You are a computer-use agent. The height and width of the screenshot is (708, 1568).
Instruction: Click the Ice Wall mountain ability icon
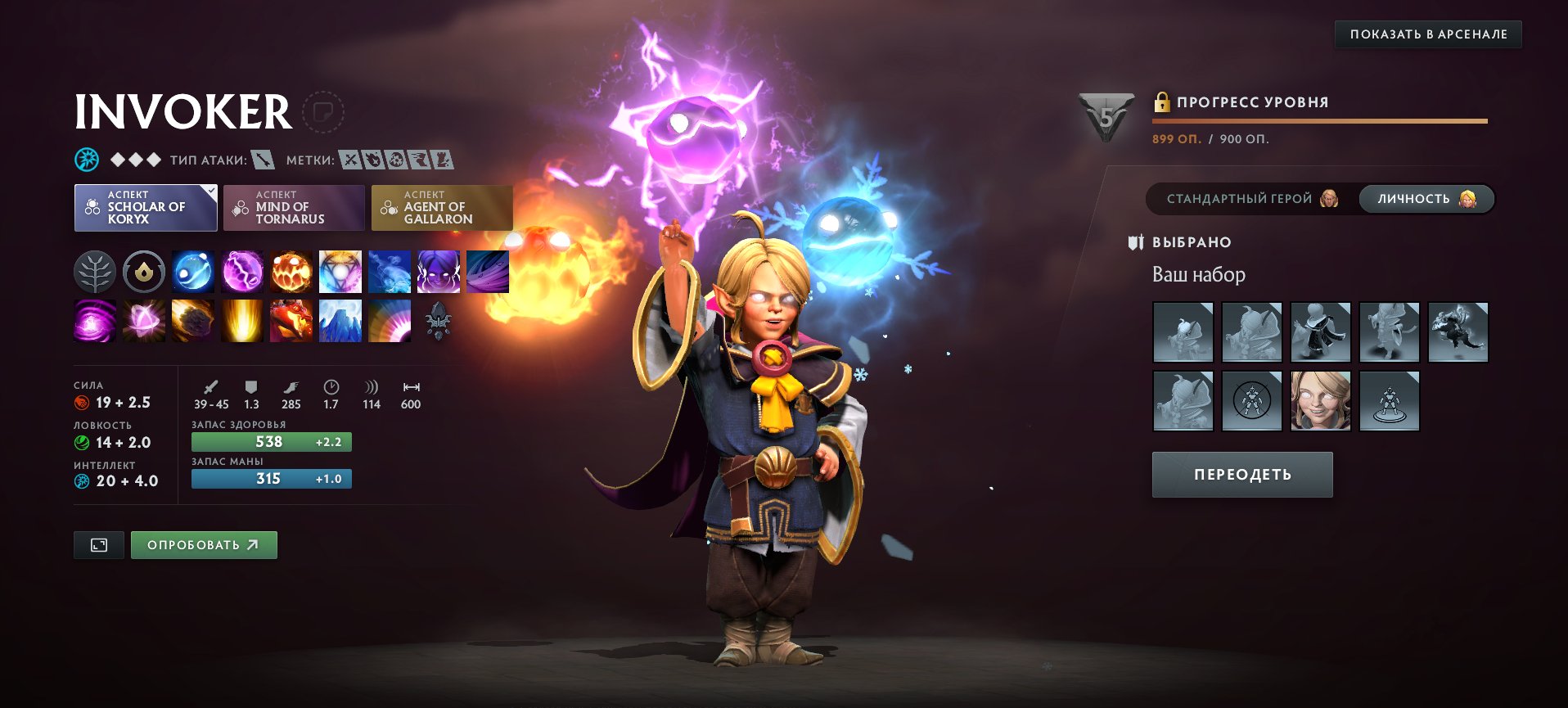pos(340,321)
